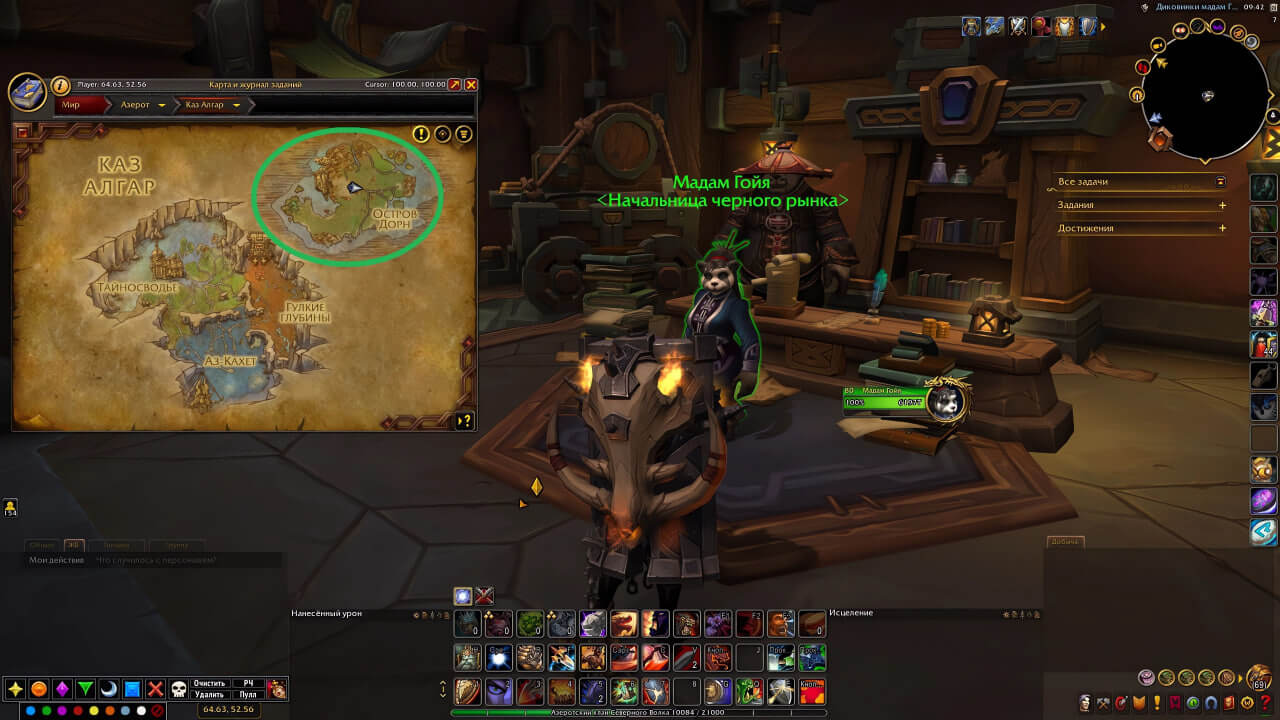This screenshot has width=1280, height=720.
Task: Click the Очистить raid marker button
Action: 209,683
